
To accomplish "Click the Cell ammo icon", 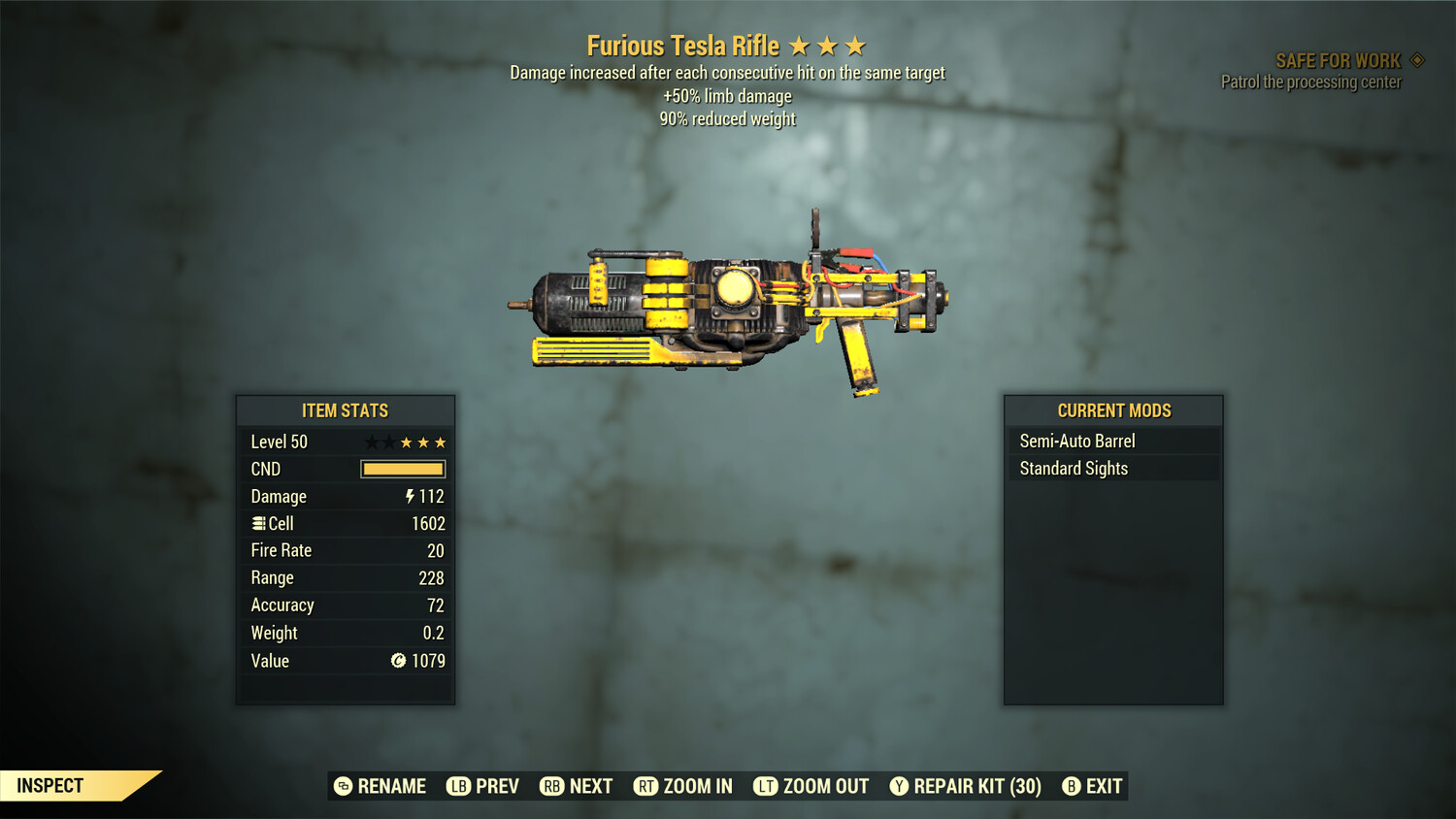I will (x=258, y=523).
